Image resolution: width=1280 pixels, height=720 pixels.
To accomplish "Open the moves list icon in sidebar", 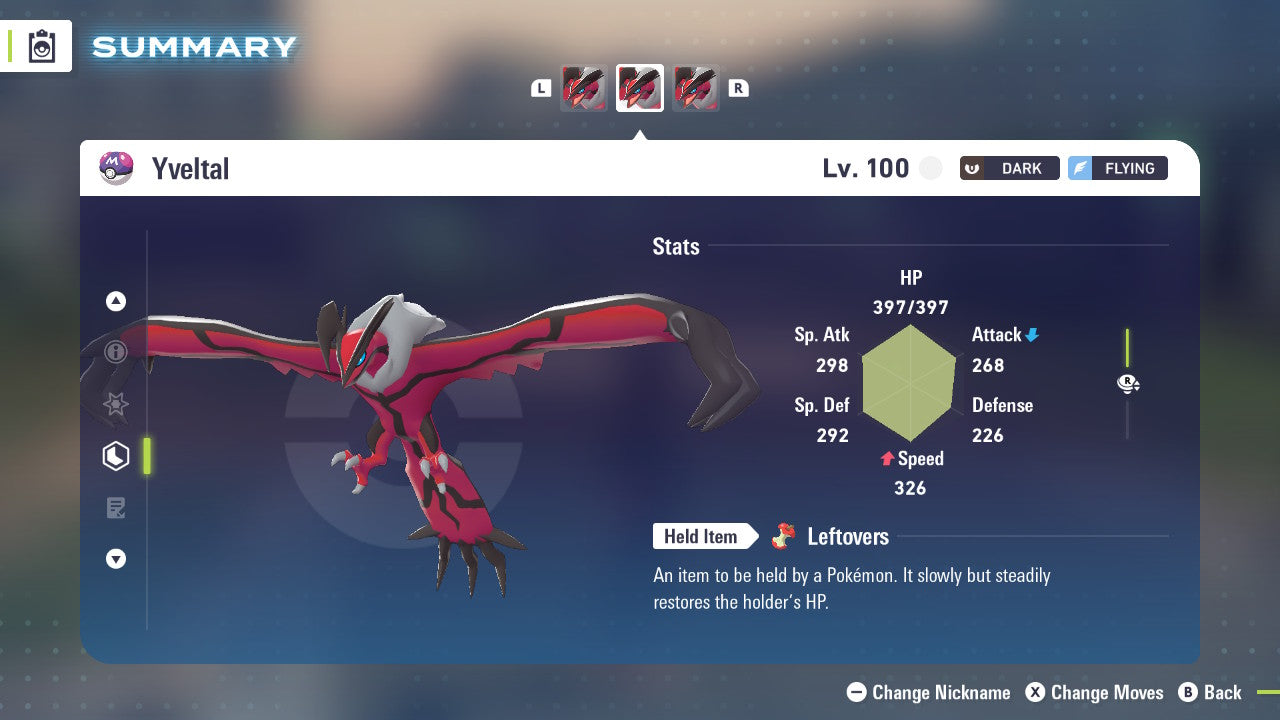I will pyautogui.click(x=116, y=508).
